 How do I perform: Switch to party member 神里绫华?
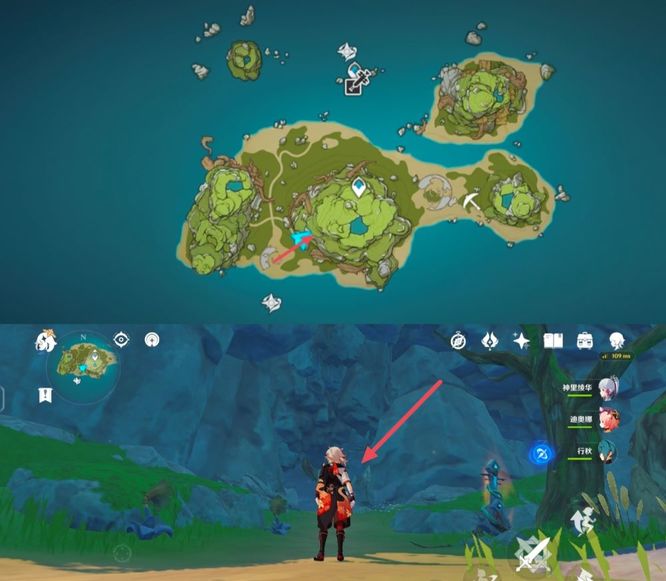(609, 388)
